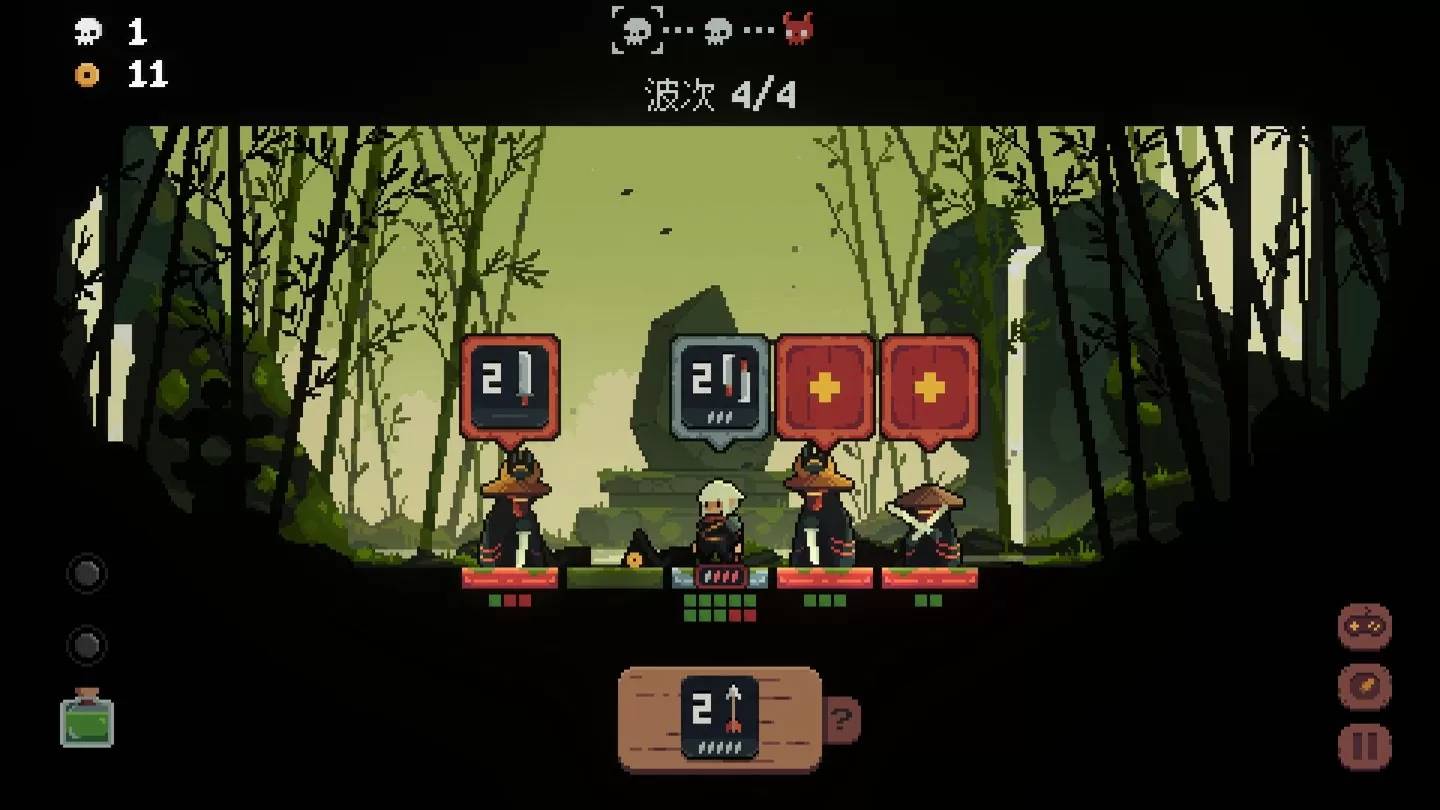Screen dimensions: 1440x810
Task: Pause the game
Action: (1364, 746)
